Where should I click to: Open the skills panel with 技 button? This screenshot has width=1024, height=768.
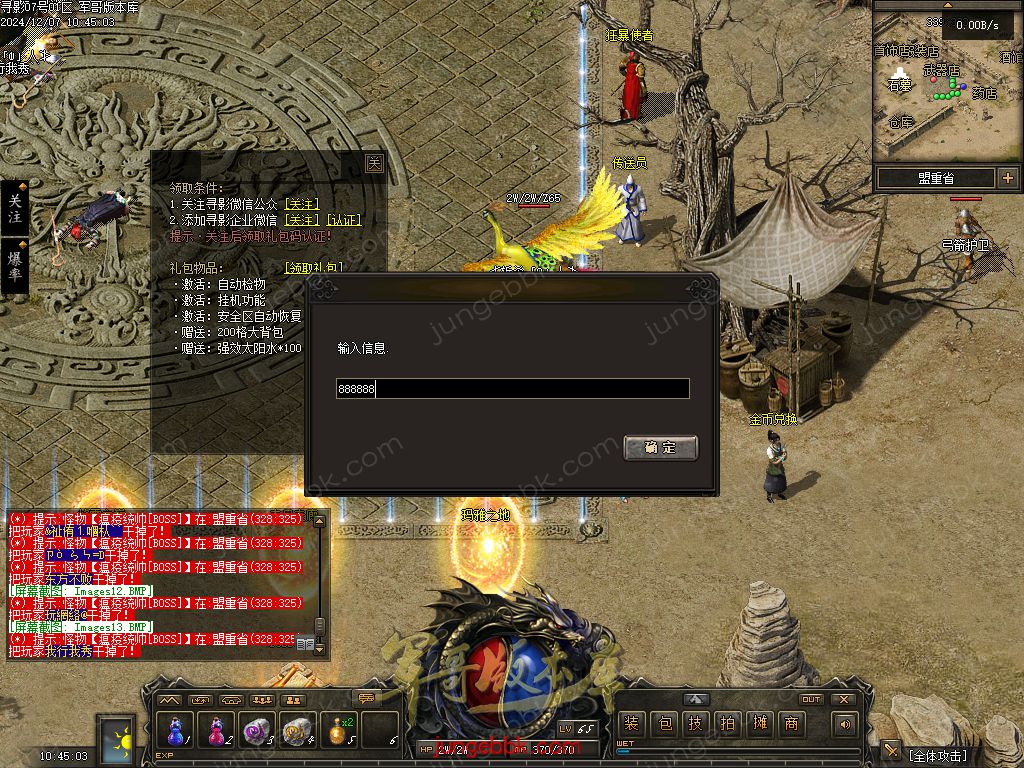click(696, 724)
